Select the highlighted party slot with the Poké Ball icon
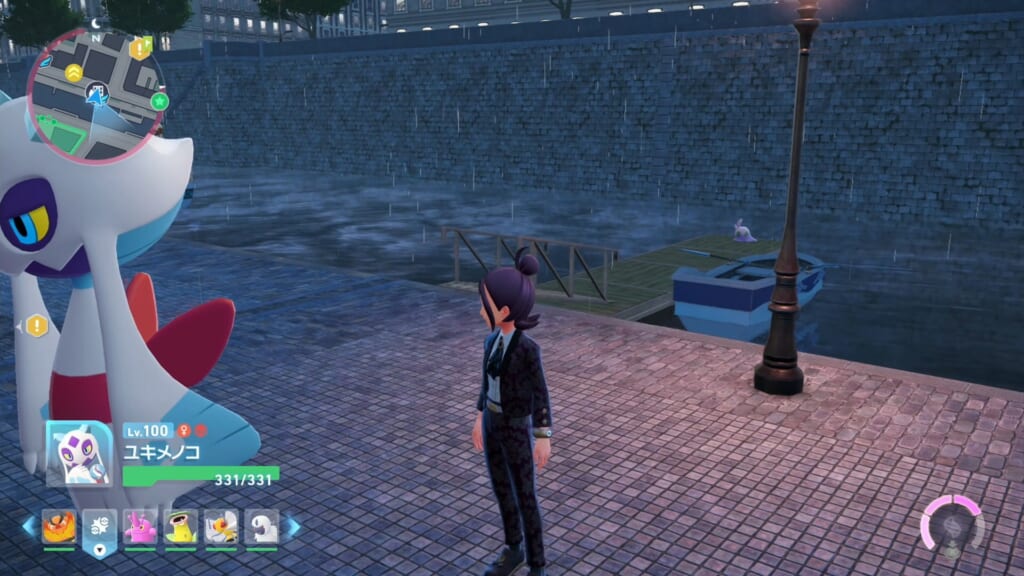1024x576 pixels. (100, 527)
